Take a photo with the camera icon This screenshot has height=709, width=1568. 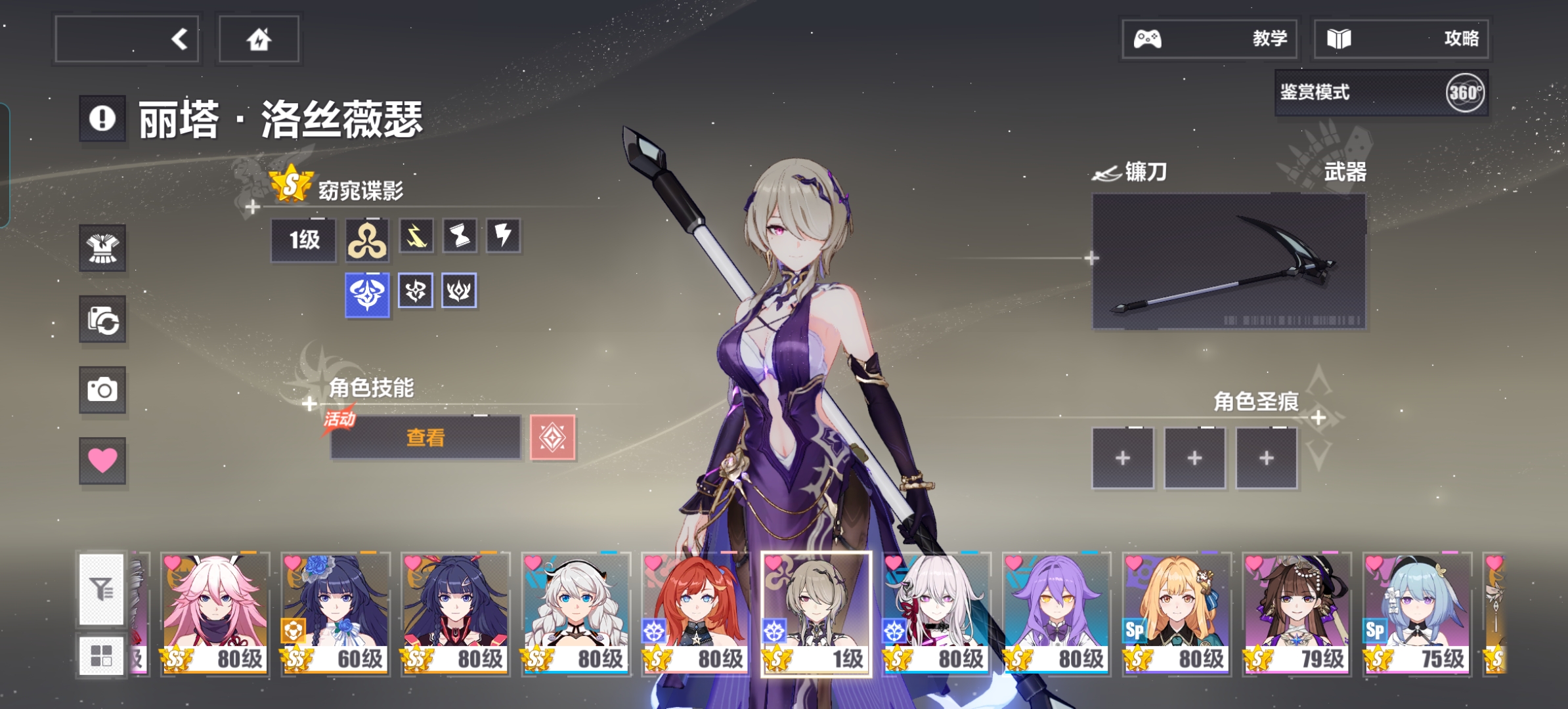coord(102,390)
